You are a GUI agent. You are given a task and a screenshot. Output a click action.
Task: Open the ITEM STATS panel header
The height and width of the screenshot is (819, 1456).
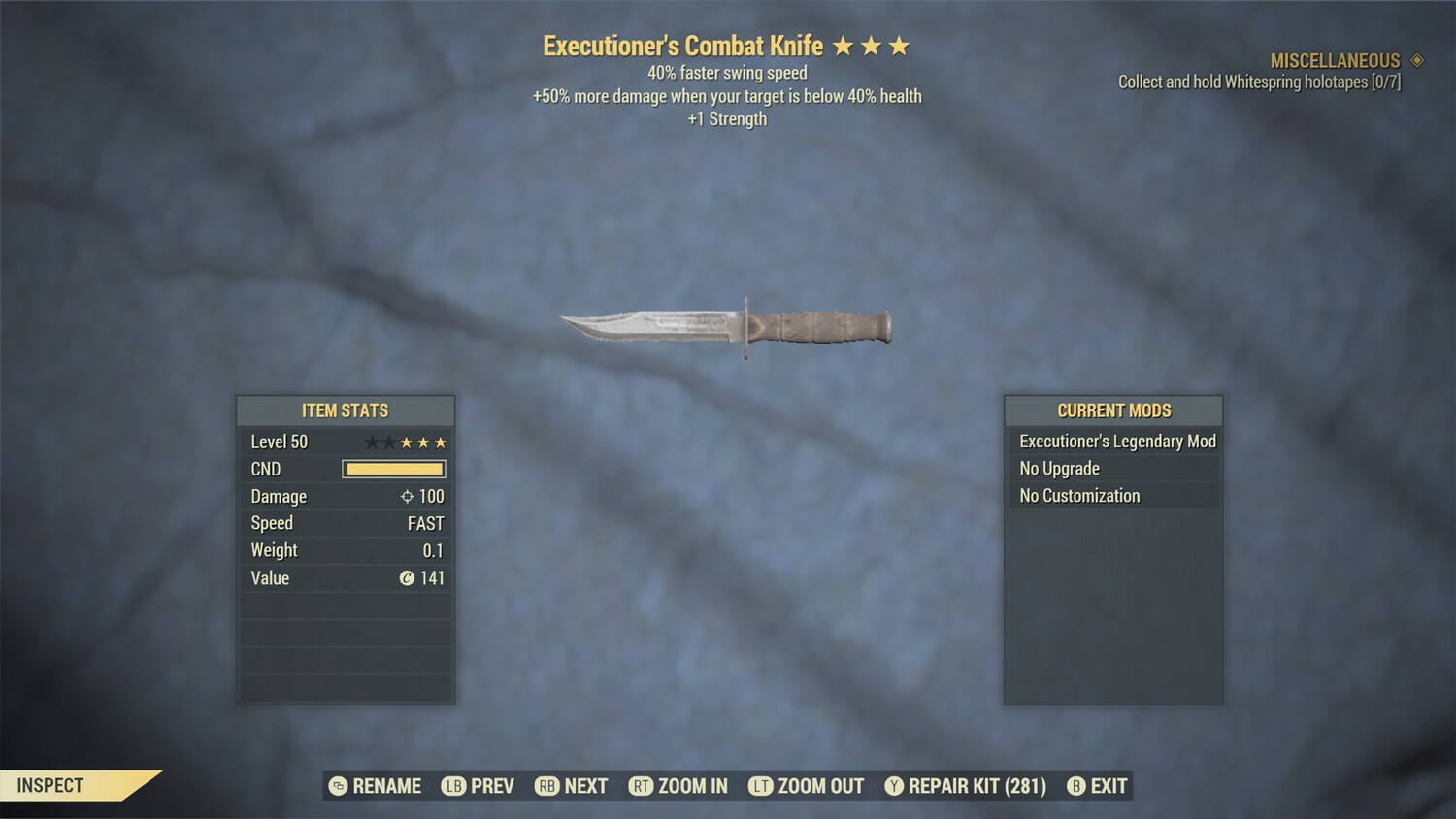point(346,410)
